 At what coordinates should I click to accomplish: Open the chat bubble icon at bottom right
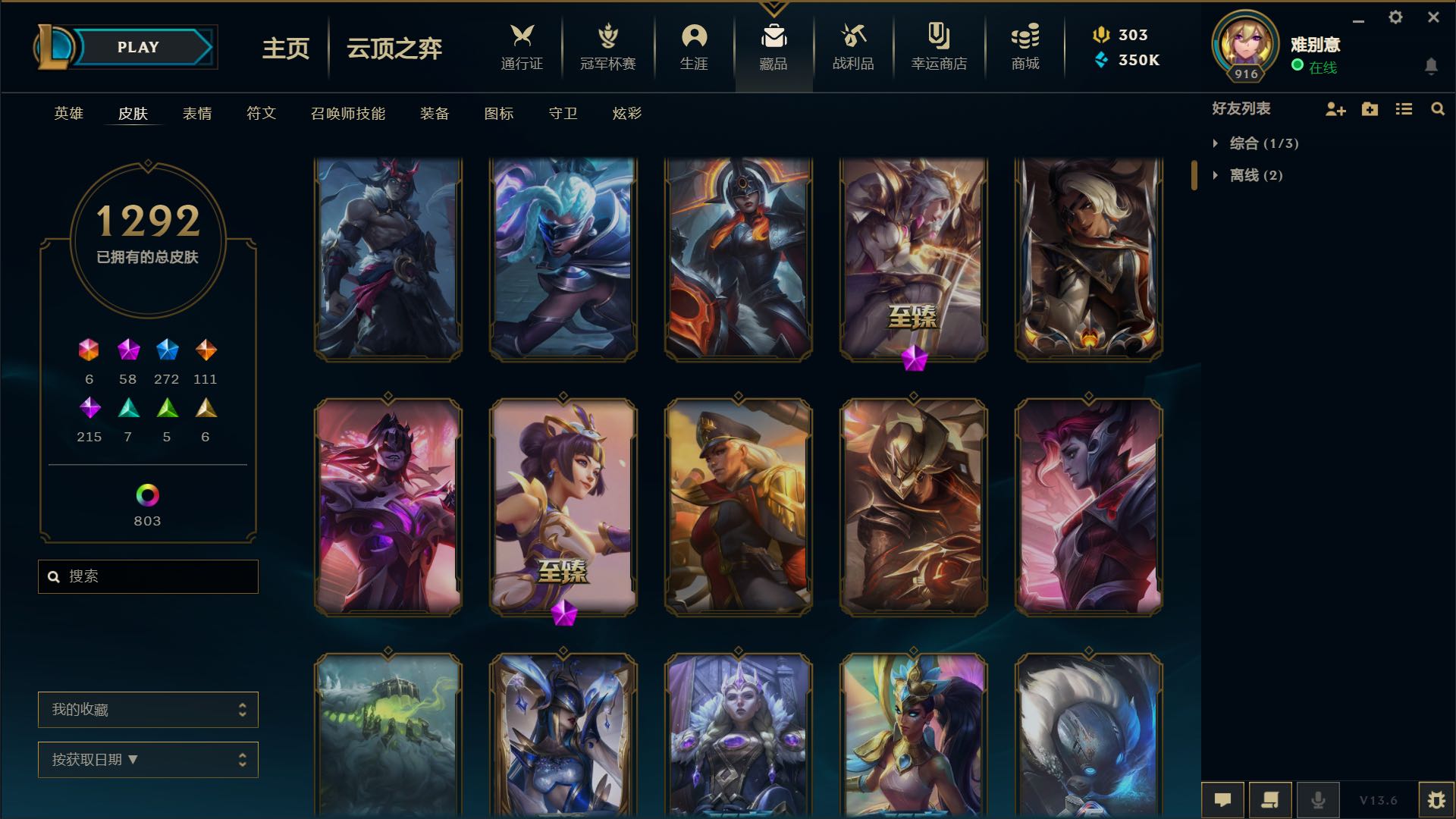pos(1224,799)
